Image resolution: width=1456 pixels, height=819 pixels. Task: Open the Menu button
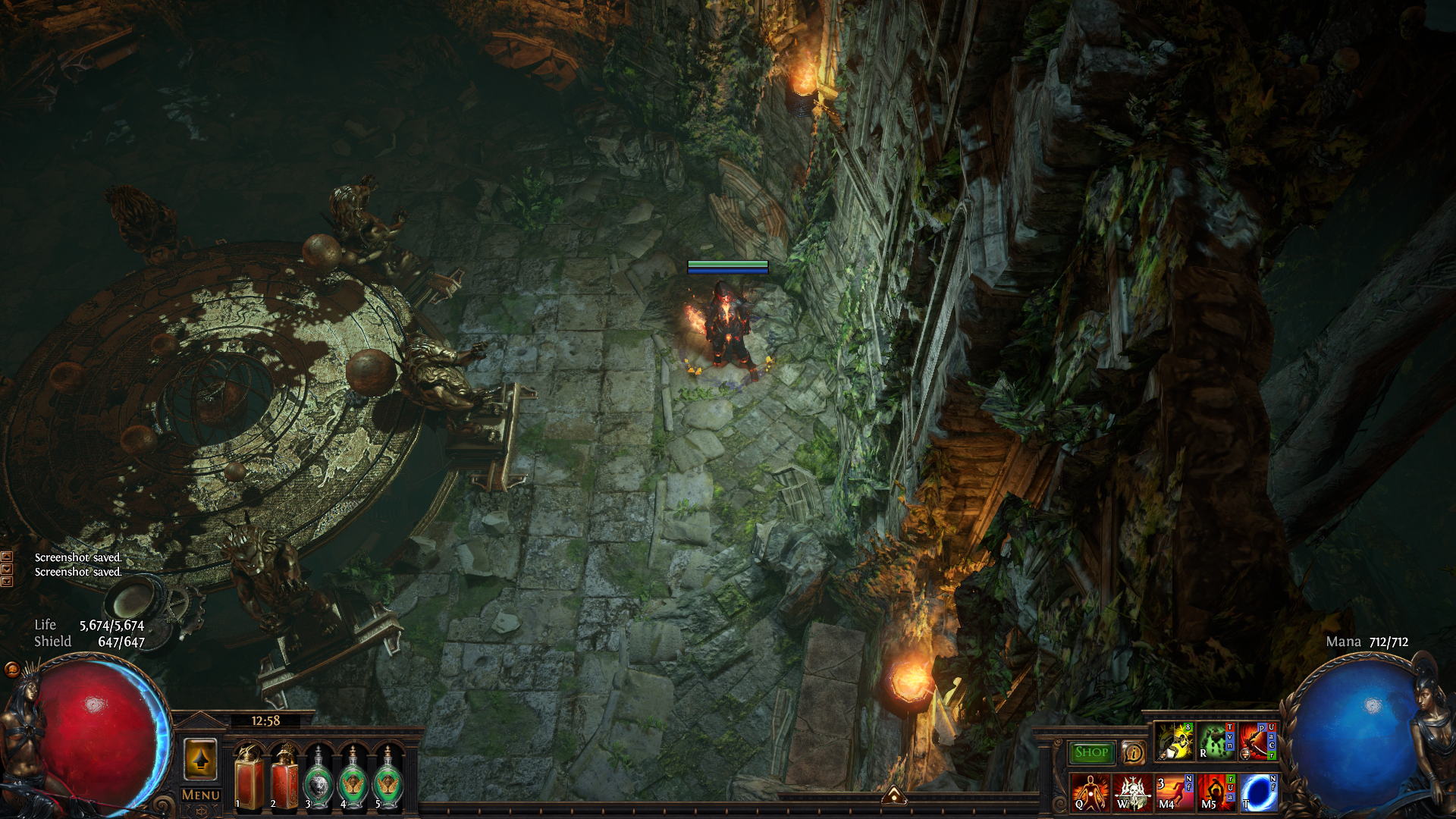pyautogui.click(x=201, y=795)
